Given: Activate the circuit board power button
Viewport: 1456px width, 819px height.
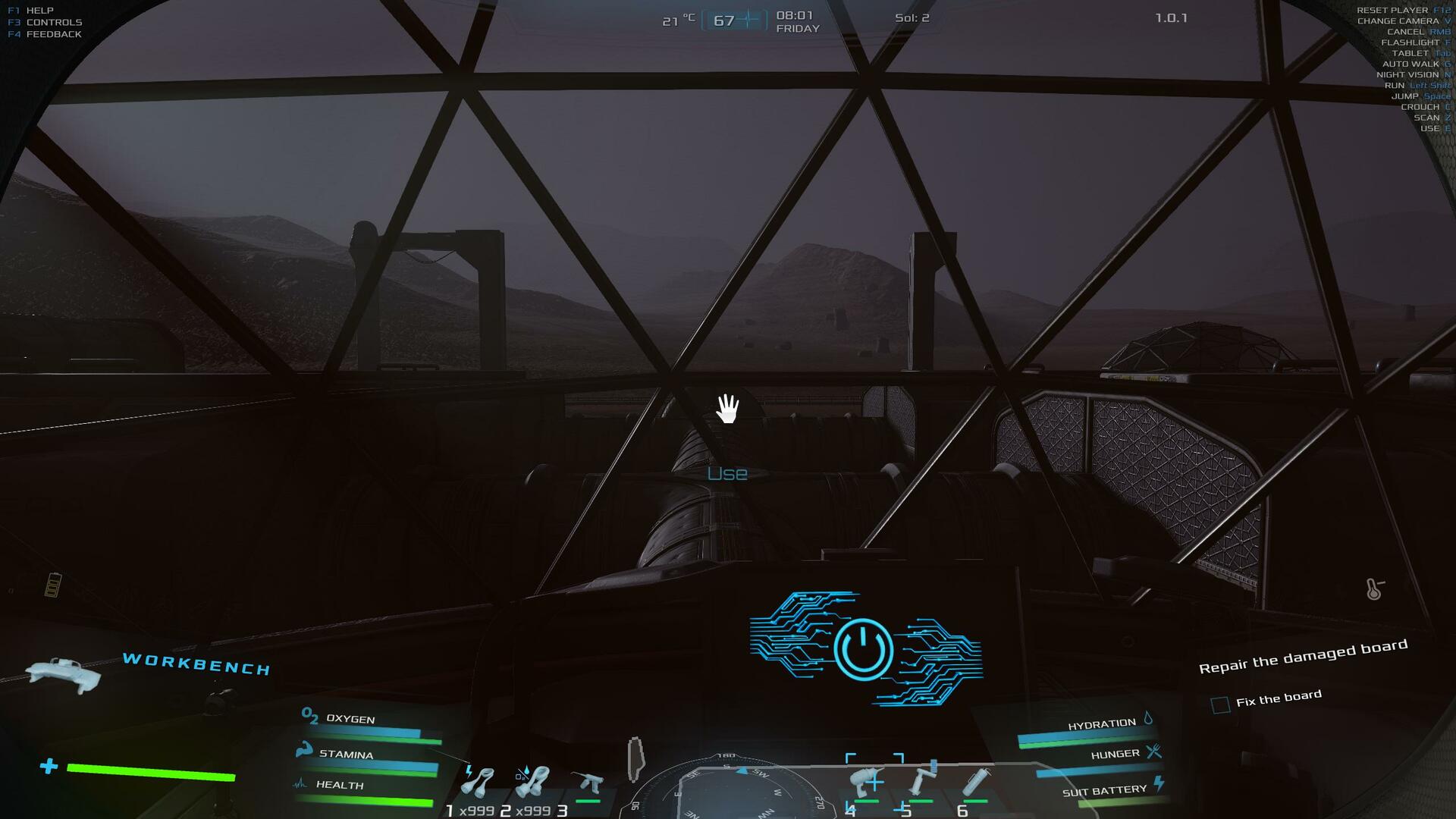Looking at the screenshot, I should pyautogui.click(x=864, y=649).
